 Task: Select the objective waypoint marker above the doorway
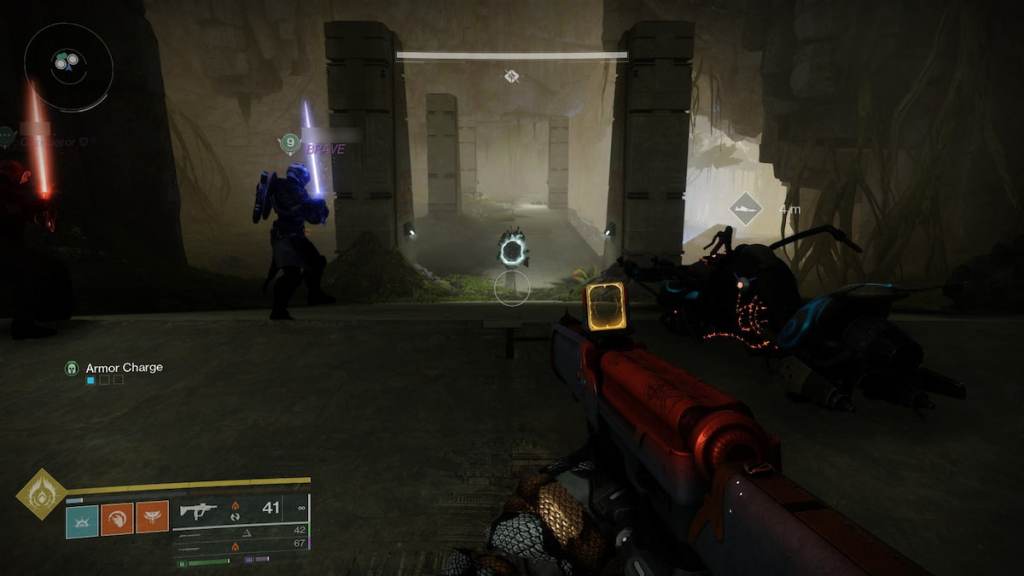point(511,76)
